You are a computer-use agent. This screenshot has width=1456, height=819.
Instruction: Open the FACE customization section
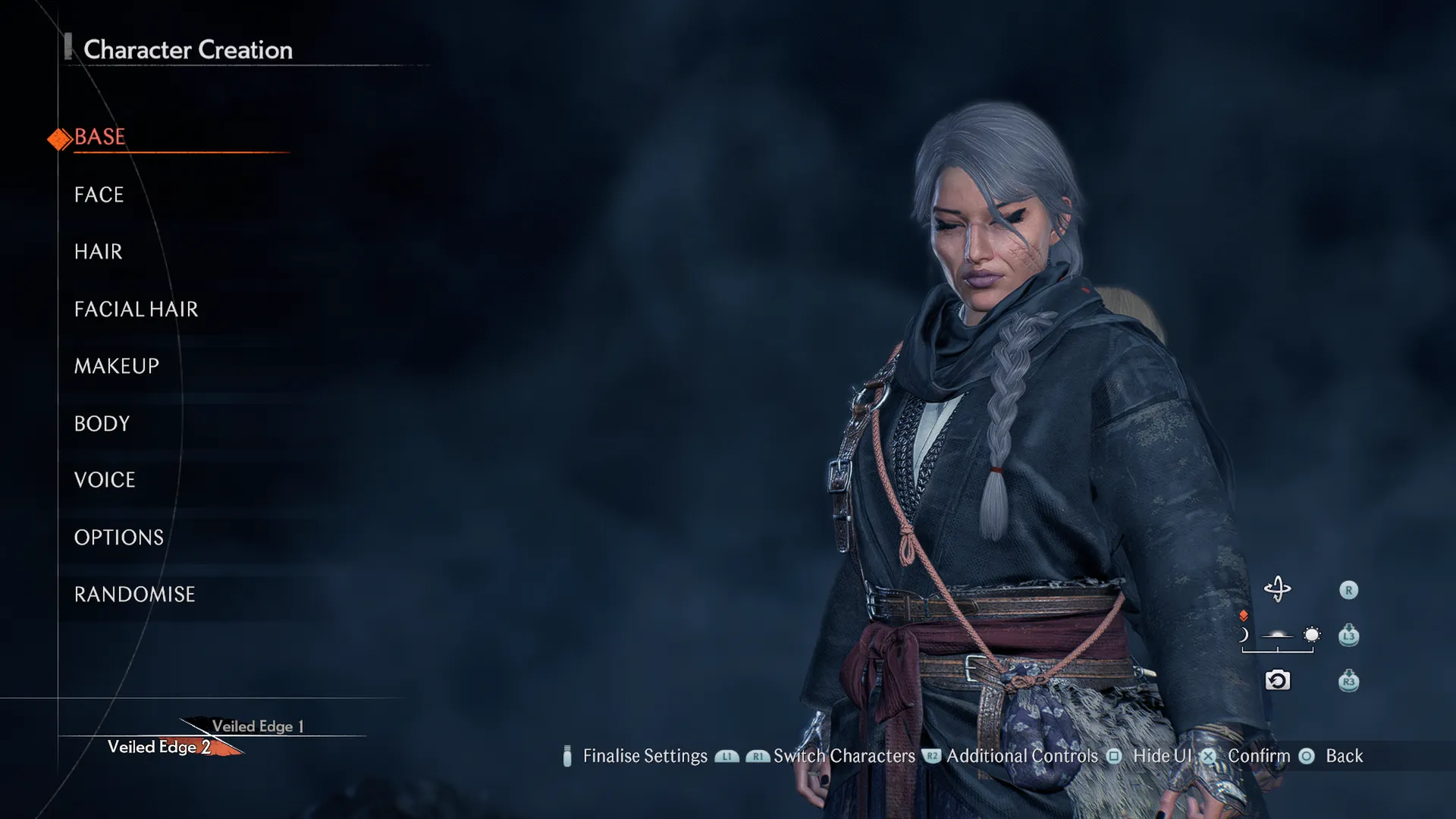coord(99,195)
